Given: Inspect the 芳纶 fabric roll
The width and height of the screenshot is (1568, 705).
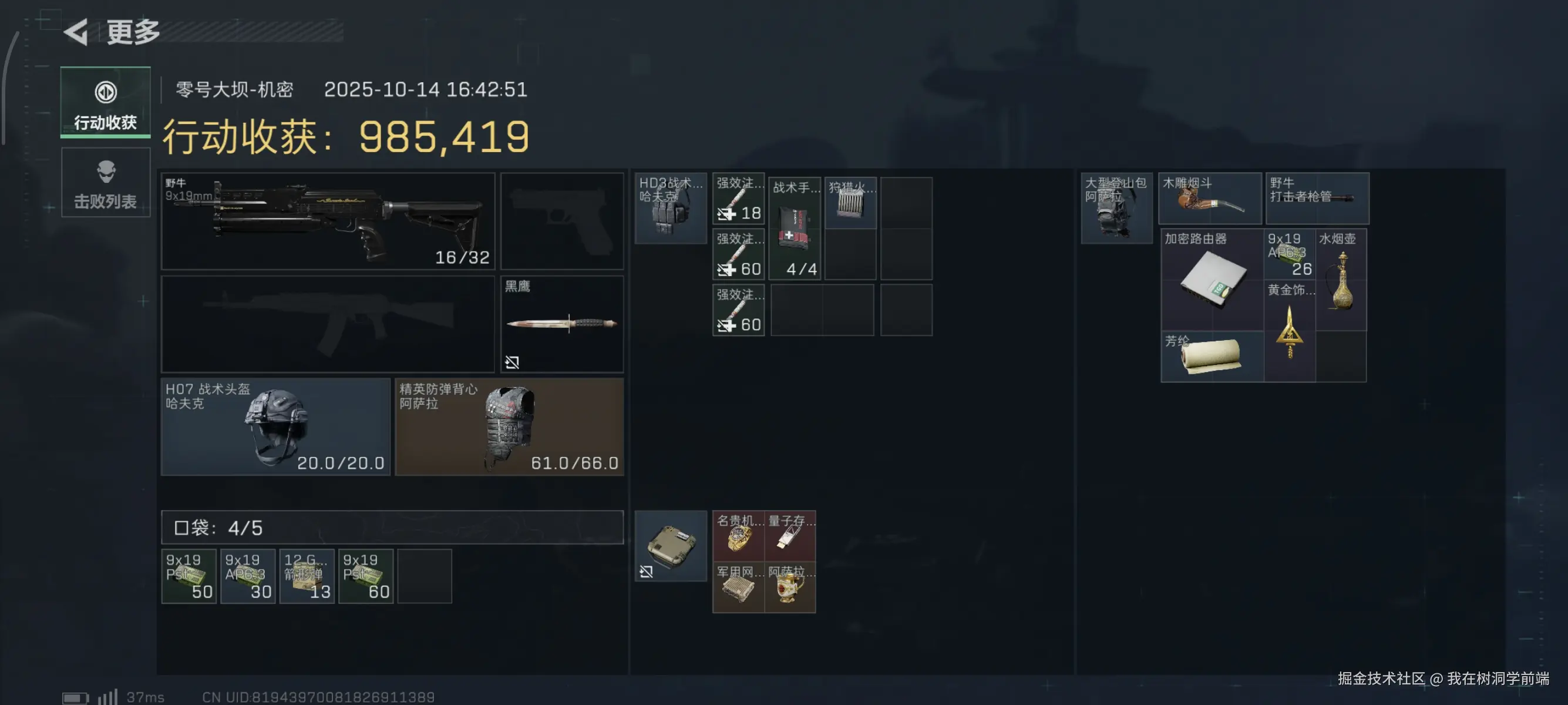Looking at the screenshot, I should pyautogui.click(x=1212, y=357).
